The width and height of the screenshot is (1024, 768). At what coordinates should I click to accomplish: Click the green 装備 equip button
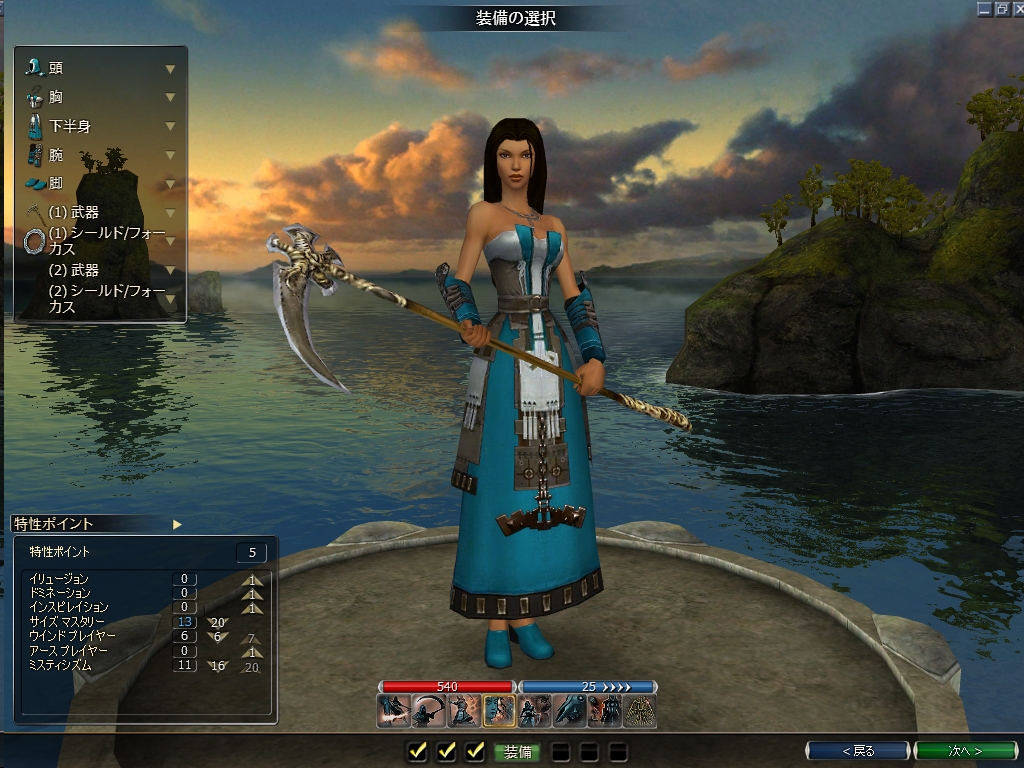point(517,751)
